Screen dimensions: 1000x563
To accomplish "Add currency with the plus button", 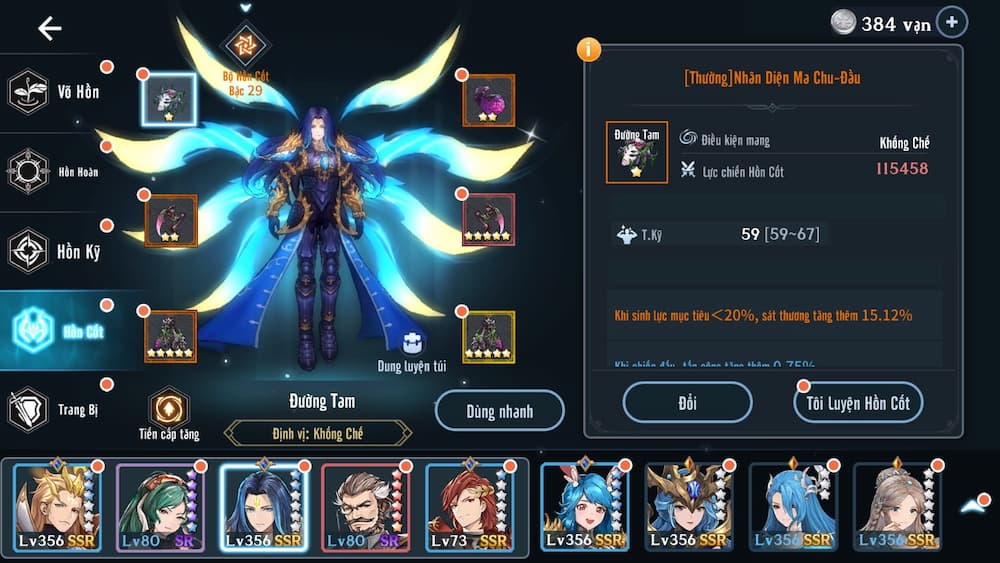I will (951, 22).
